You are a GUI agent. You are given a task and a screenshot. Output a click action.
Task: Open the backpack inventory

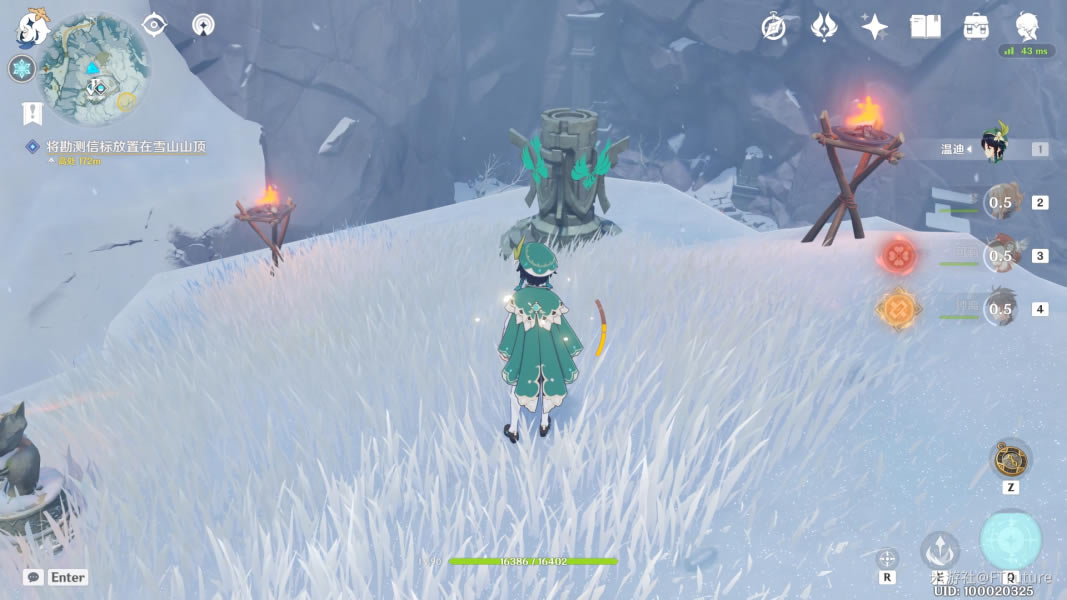coord(976,27)
